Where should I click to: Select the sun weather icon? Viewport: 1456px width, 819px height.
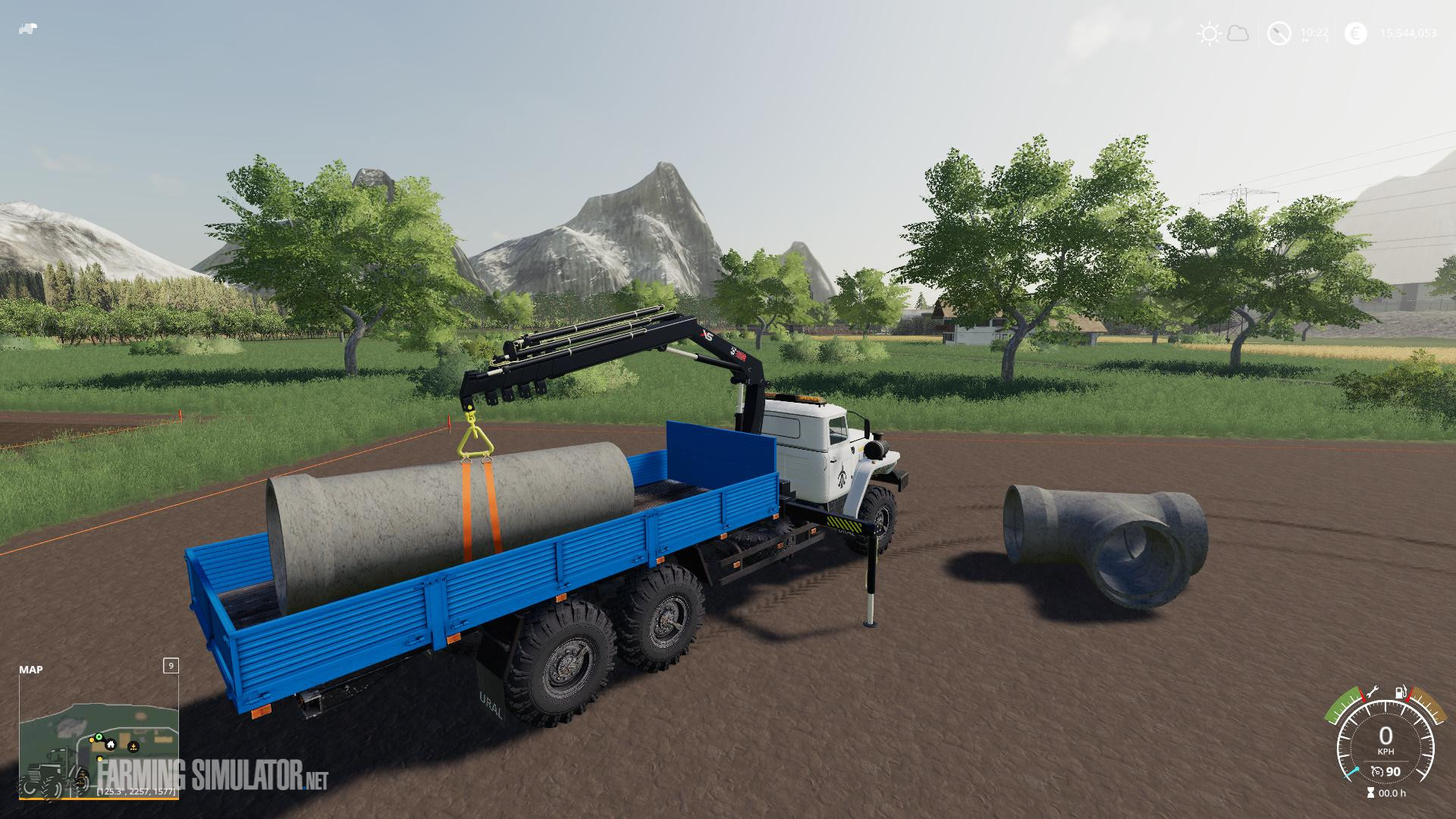(x=1210, y=33)
